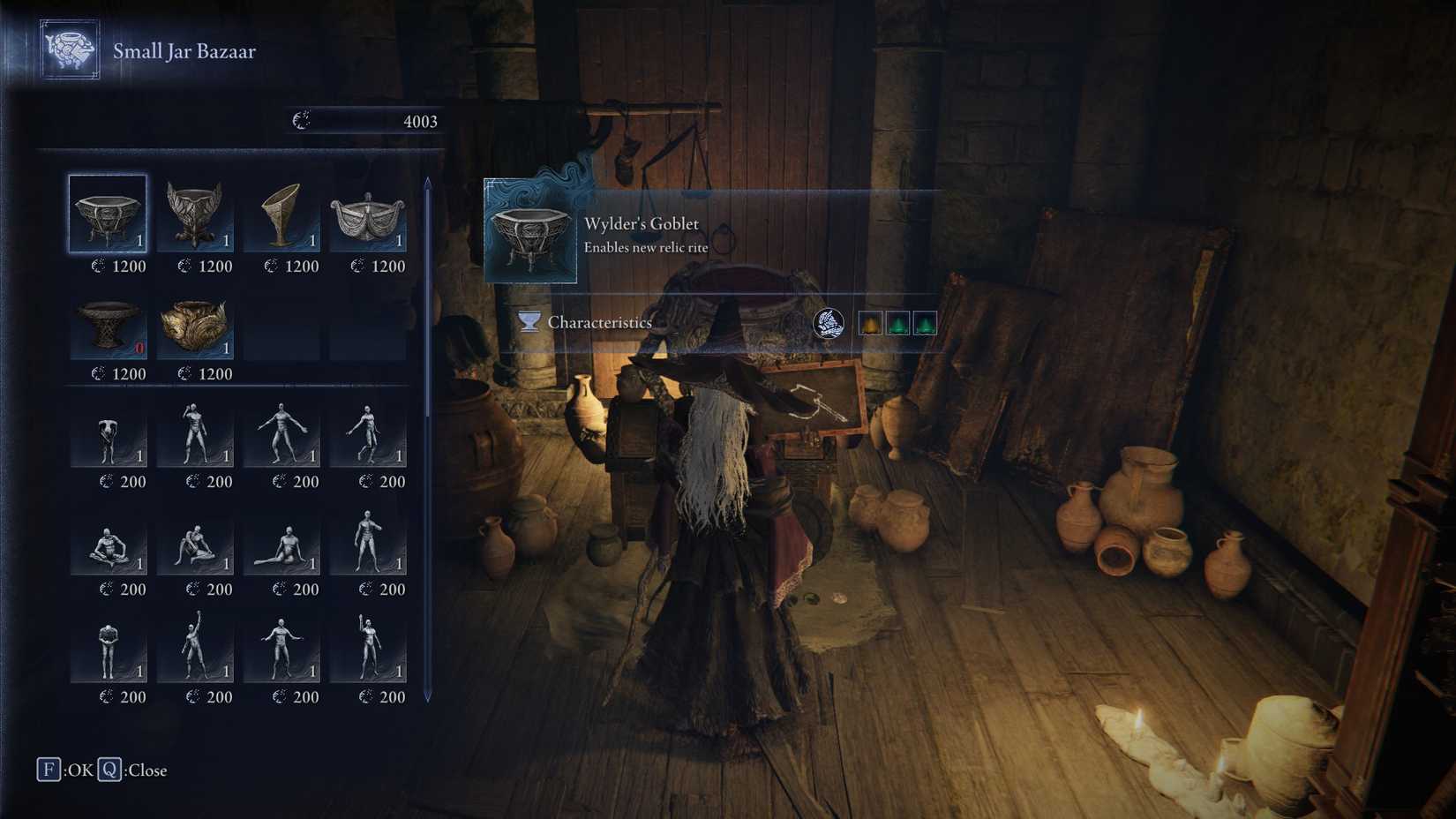Click the Small Jar Bazaar brain emblem
This screenshot has height=819, width=1456.
point(69,50)
